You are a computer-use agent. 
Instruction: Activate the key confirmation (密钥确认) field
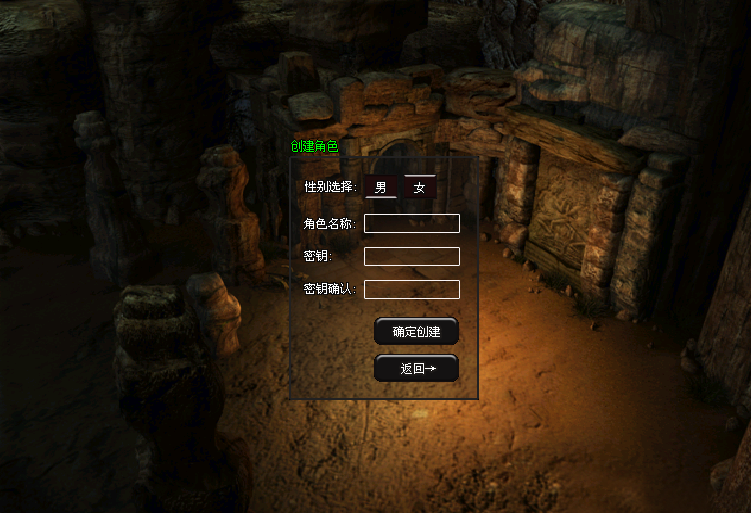click(411, 289)
